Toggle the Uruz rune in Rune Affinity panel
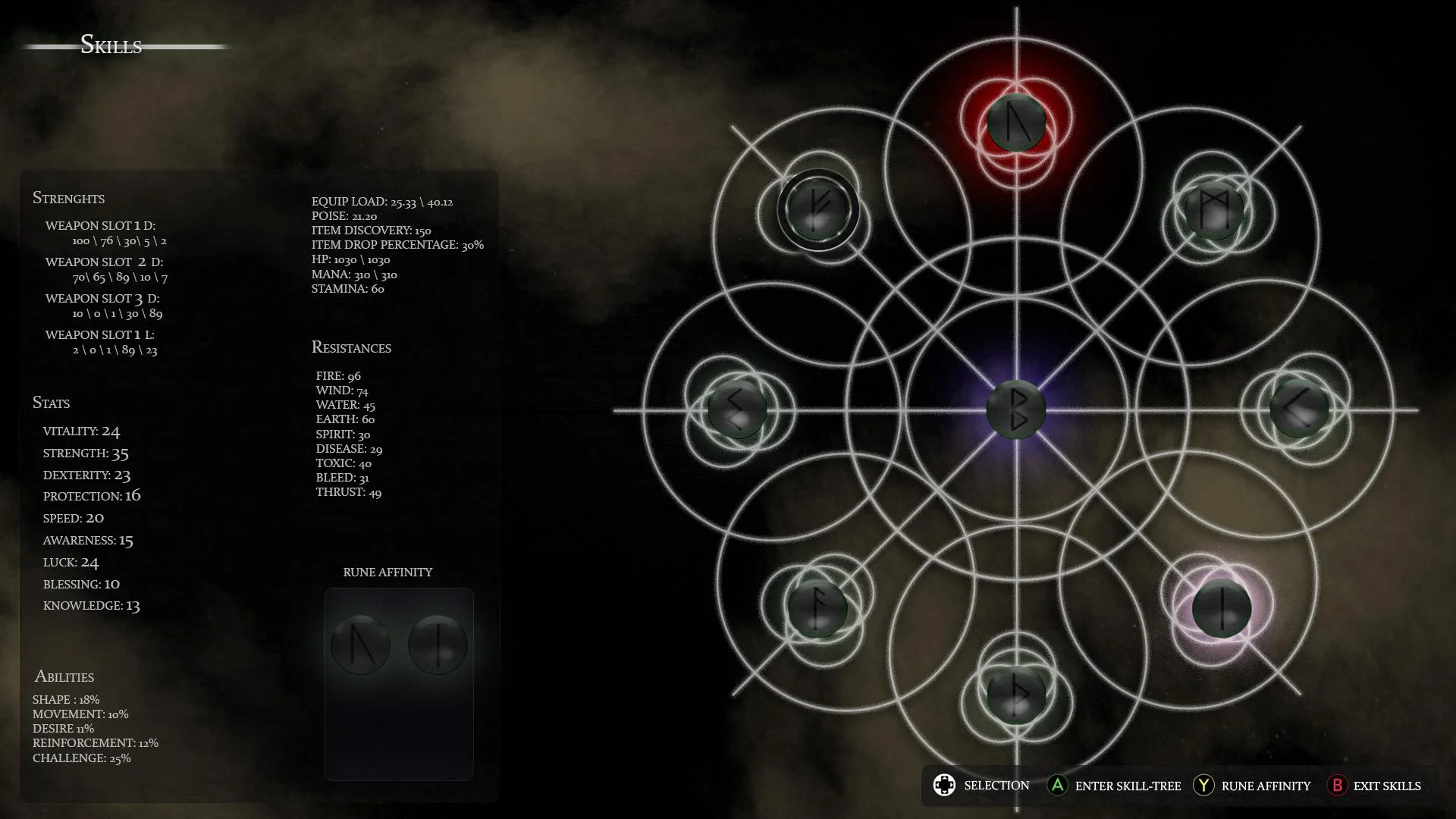The height and width of the screenshot is (819, 1456). (359, 645)
